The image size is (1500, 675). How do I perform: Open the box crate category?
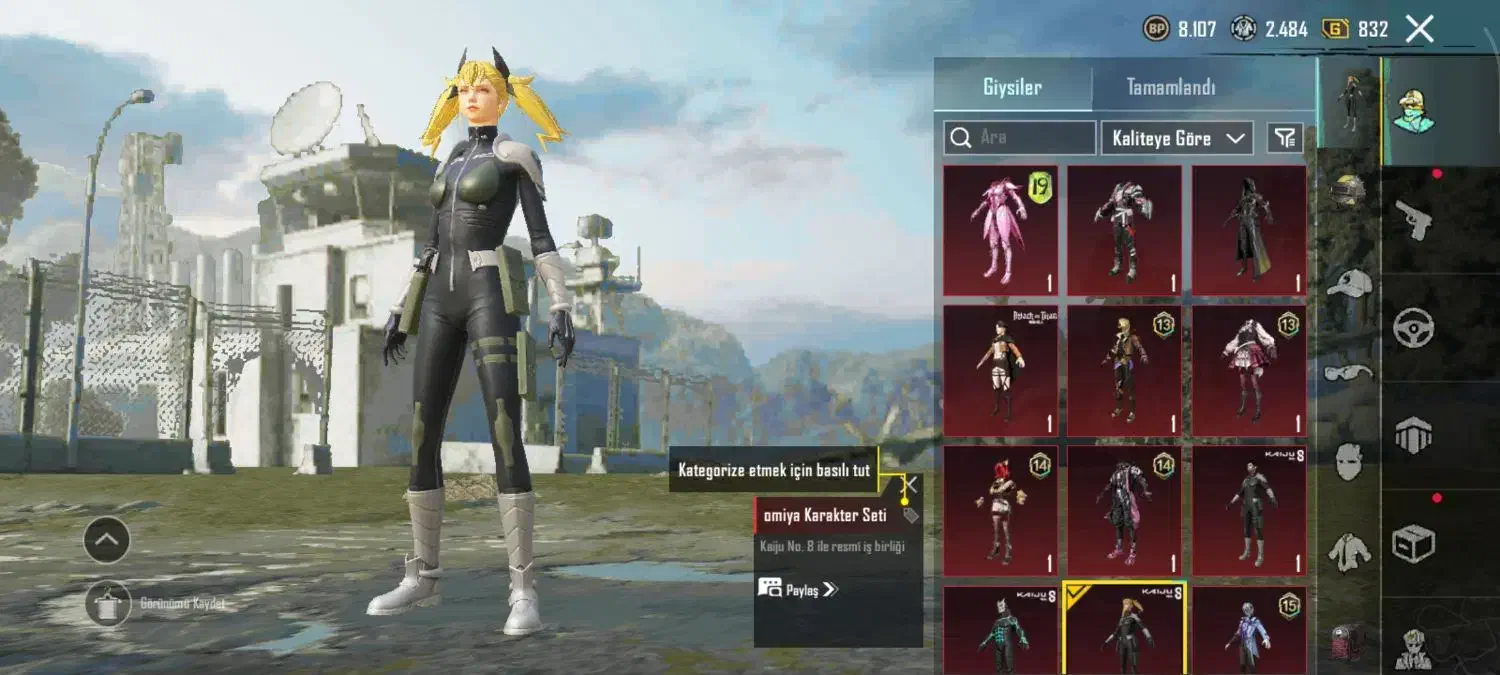pos(1413,543)
